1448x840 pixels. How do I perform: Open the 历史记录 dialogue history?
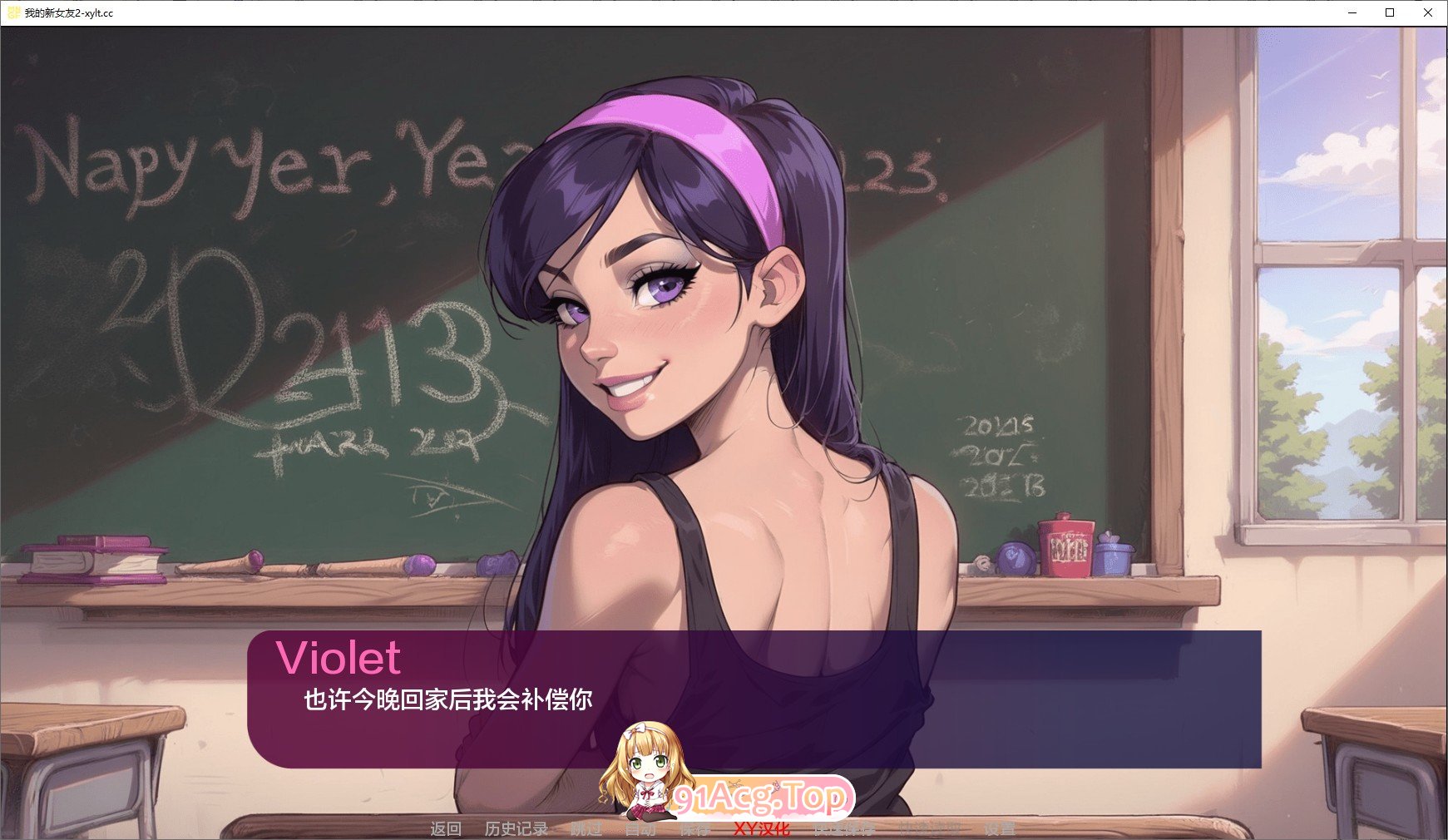tap(516, 828)
